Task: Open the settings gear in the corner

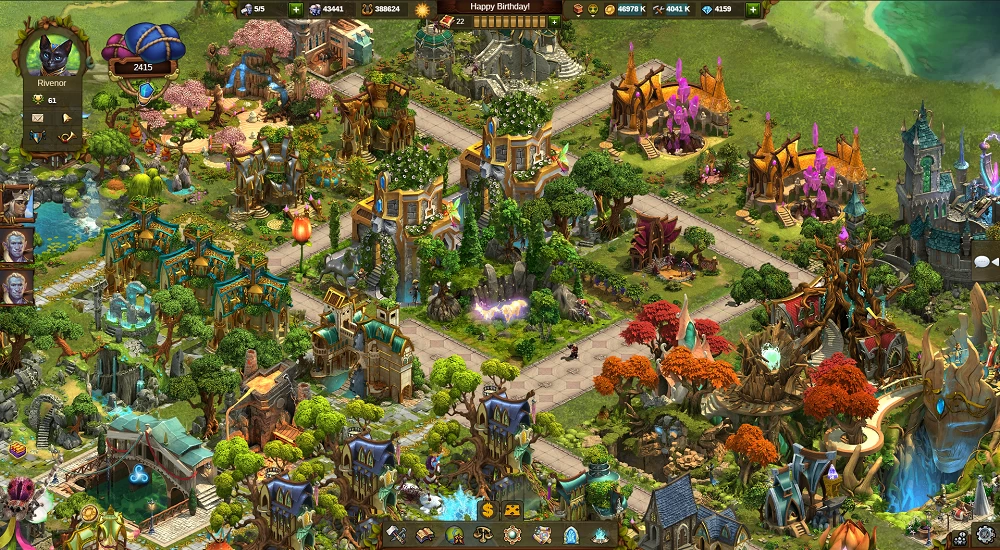Action: tap(987, 537)
